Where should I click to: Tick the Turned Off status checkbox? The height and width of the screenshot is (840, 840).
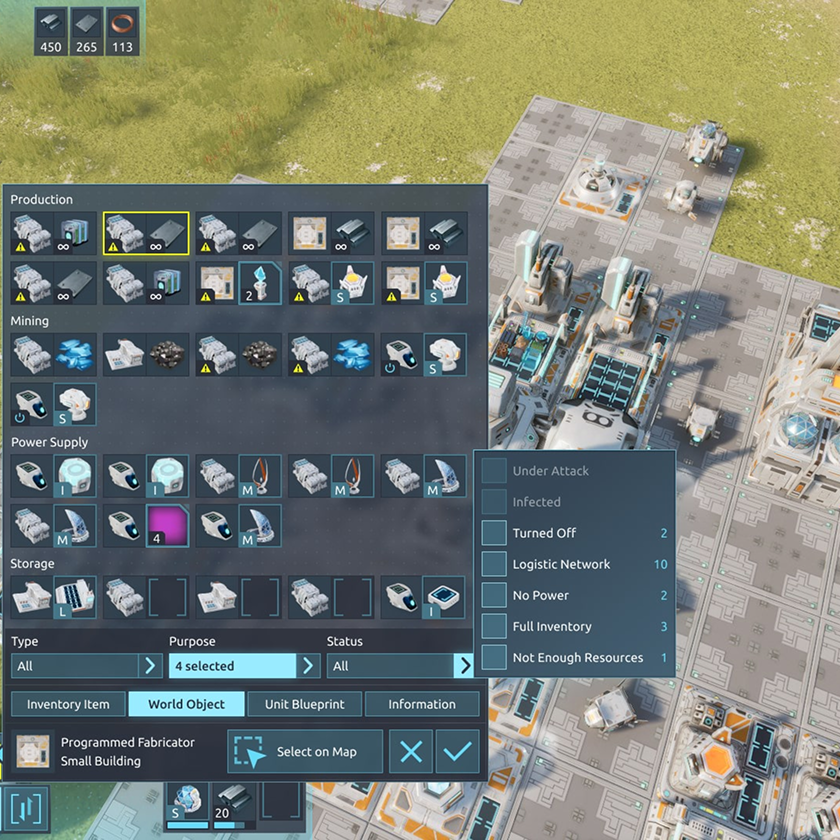494,533
